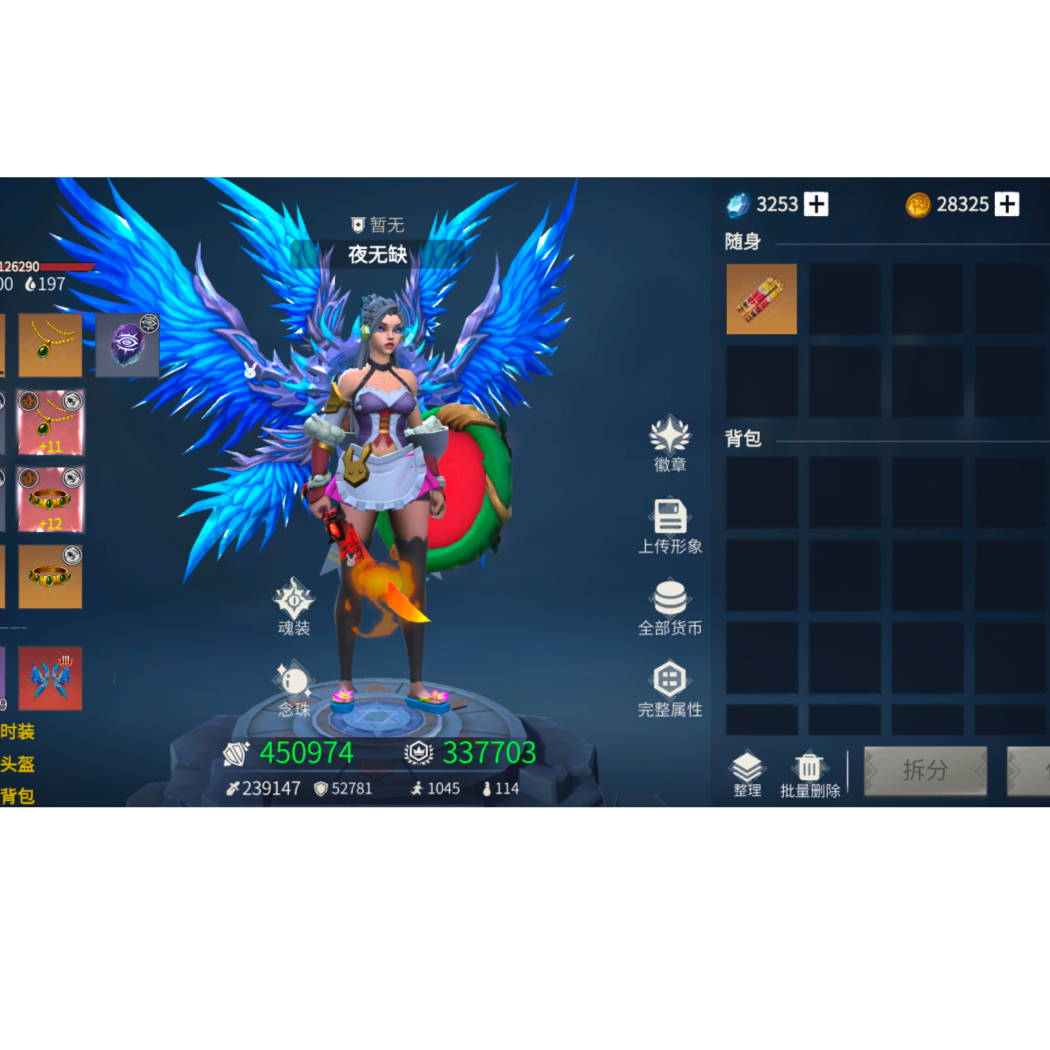Select the +12 ring equipment slot
Viewport: 1050px width, 1050px height.
(x=51, y=499)
